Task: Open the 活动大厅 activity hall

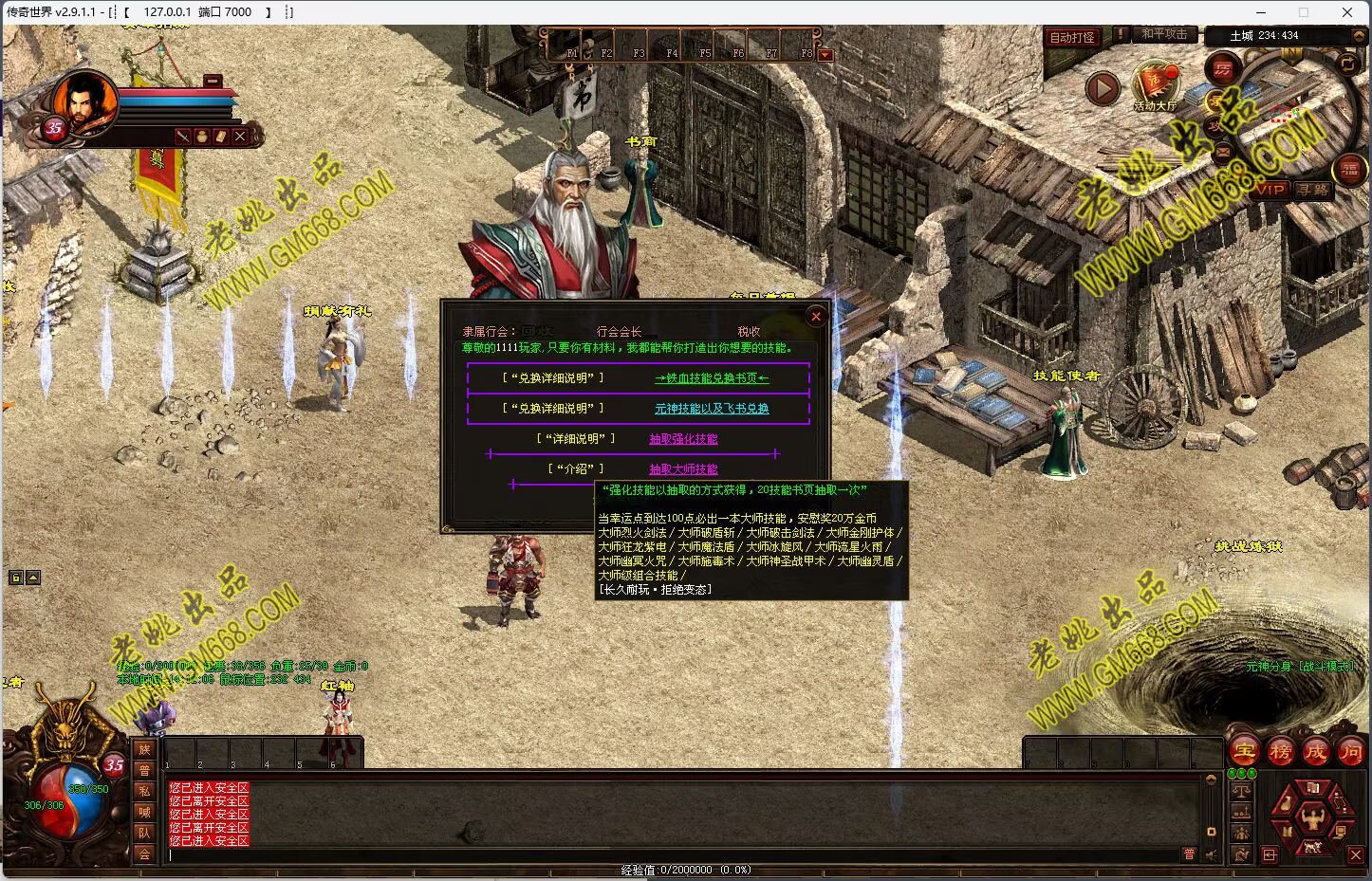Action: pyautogui.click(x=1155, y=85)
